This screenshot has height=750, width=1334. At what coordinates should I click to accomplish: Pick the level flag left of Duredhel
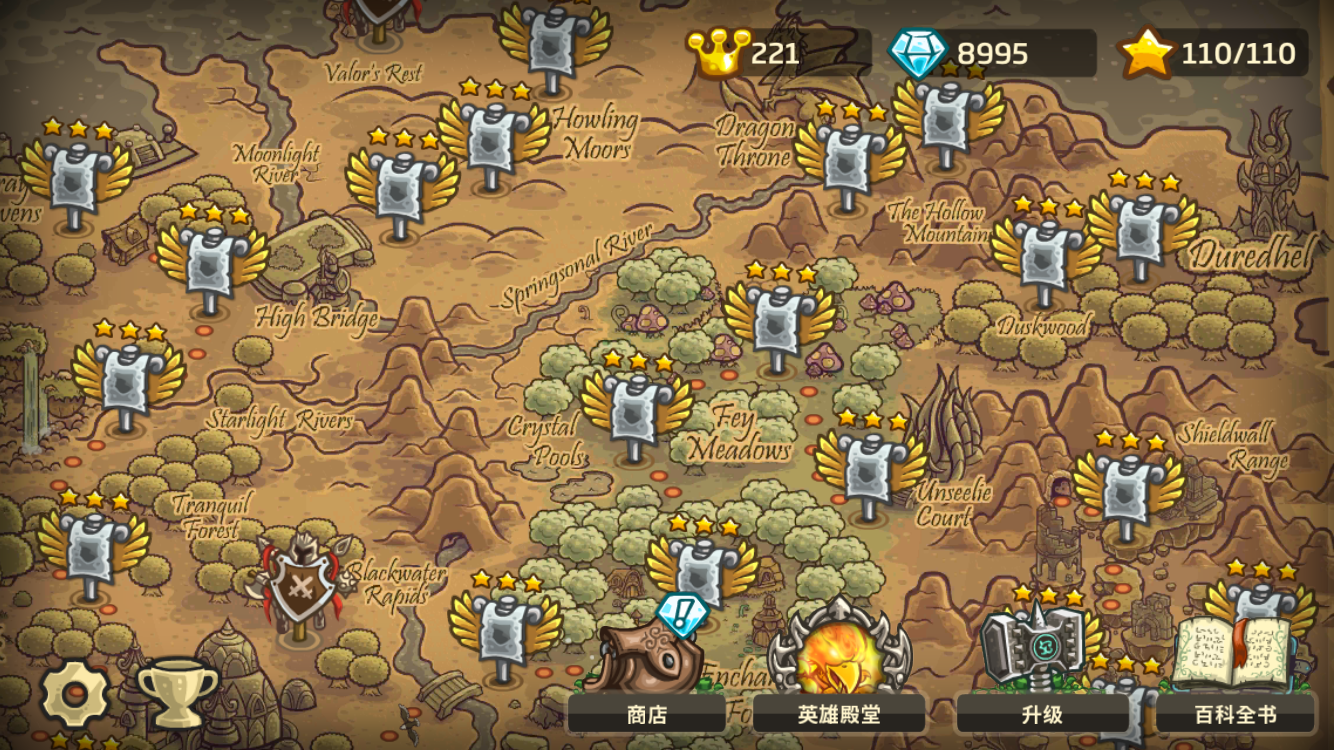tap(1142, 233)
